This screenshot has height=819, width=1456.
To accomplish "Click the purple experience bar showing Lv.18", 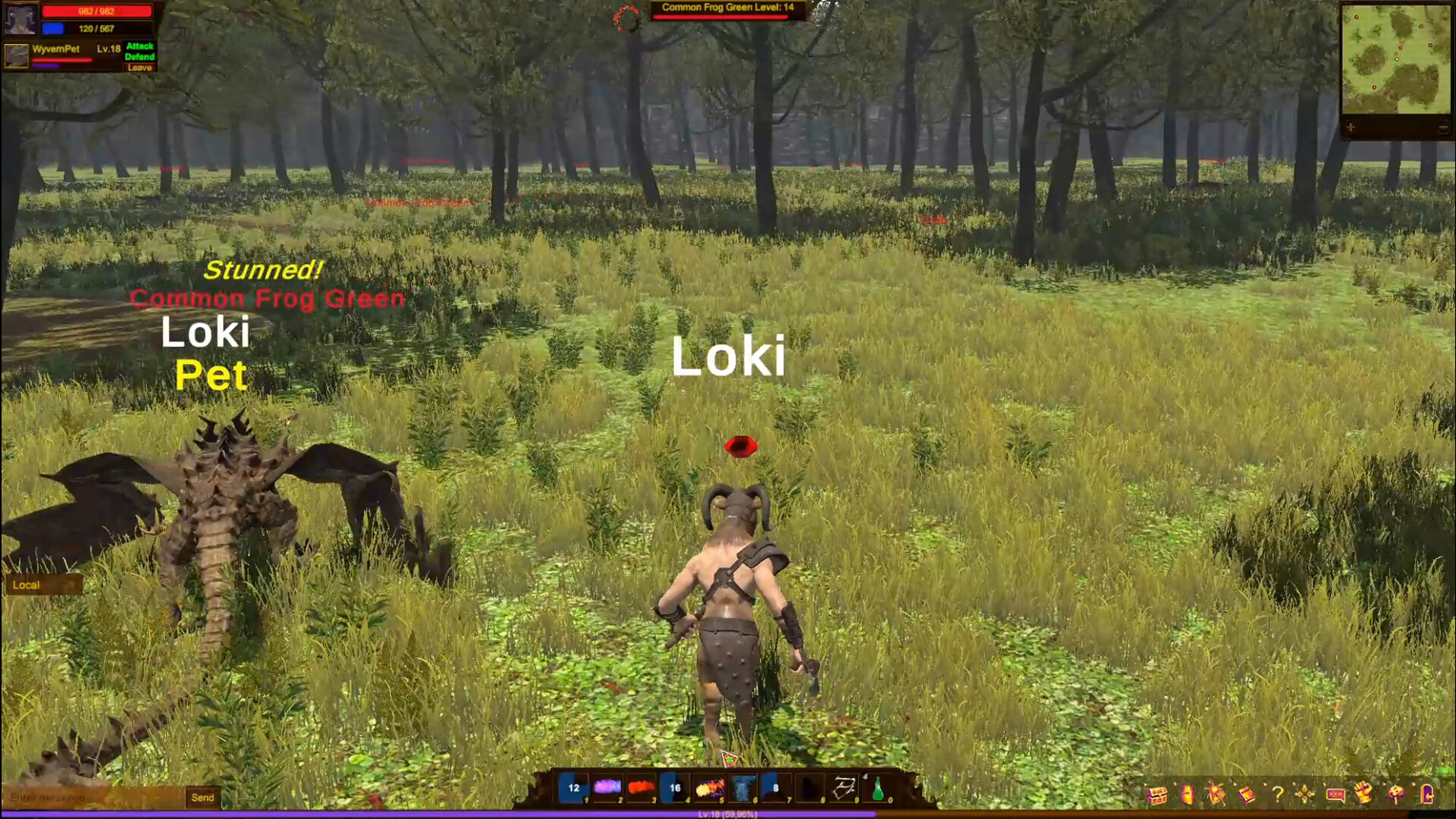I will [x=728, y=812].
